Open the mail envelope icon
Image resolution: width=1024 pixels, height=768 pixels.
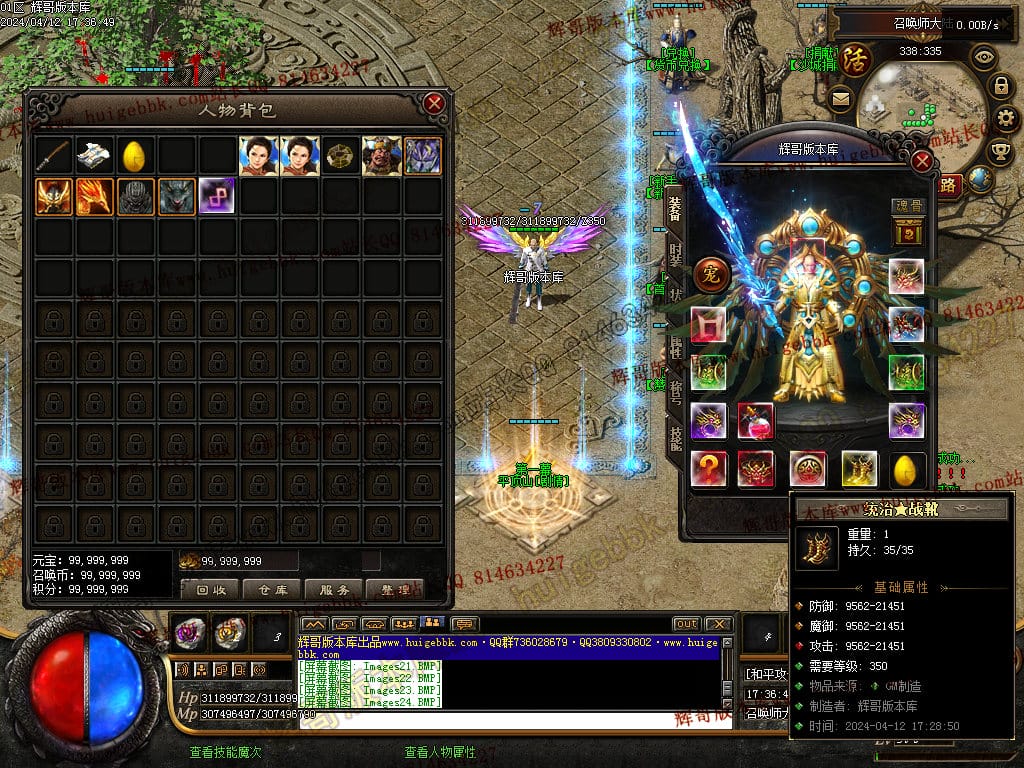coord(840,98)
